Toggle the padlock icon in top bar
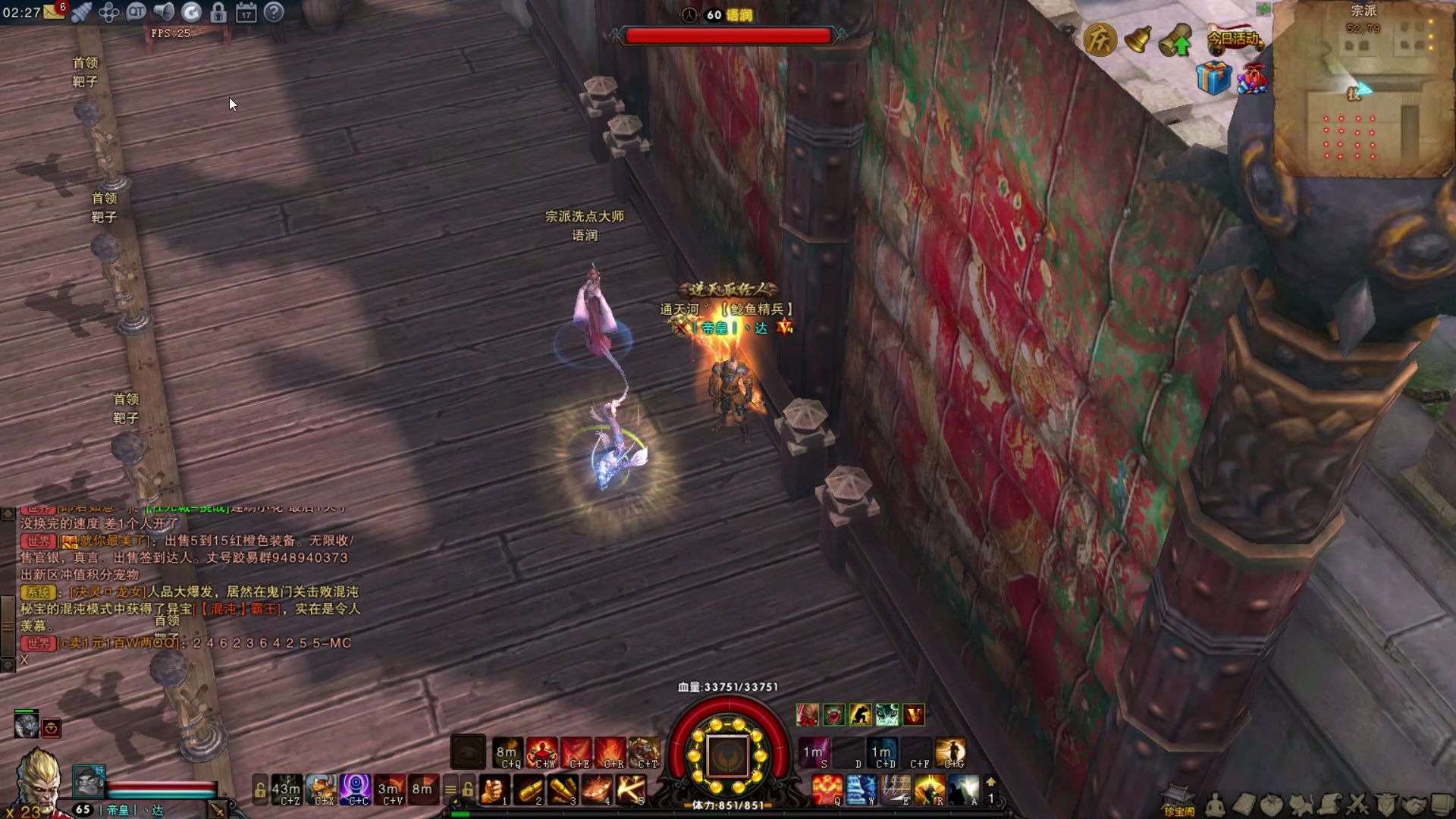Image resolution: width=1456 pixels, height=819 pixels. (x=218, y=12)
